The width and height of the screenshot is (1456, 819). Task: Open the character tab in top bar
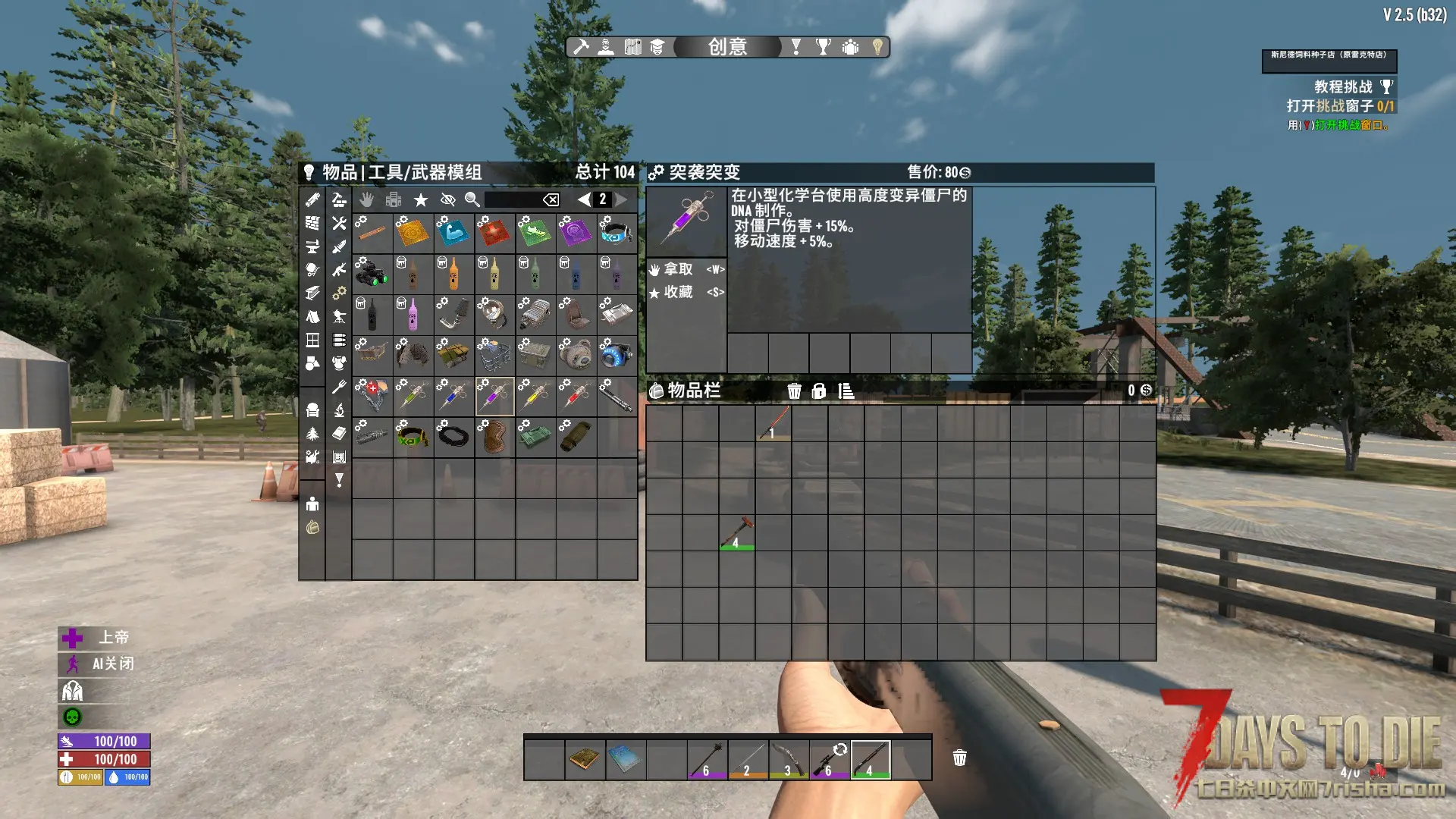click(606, 47)
